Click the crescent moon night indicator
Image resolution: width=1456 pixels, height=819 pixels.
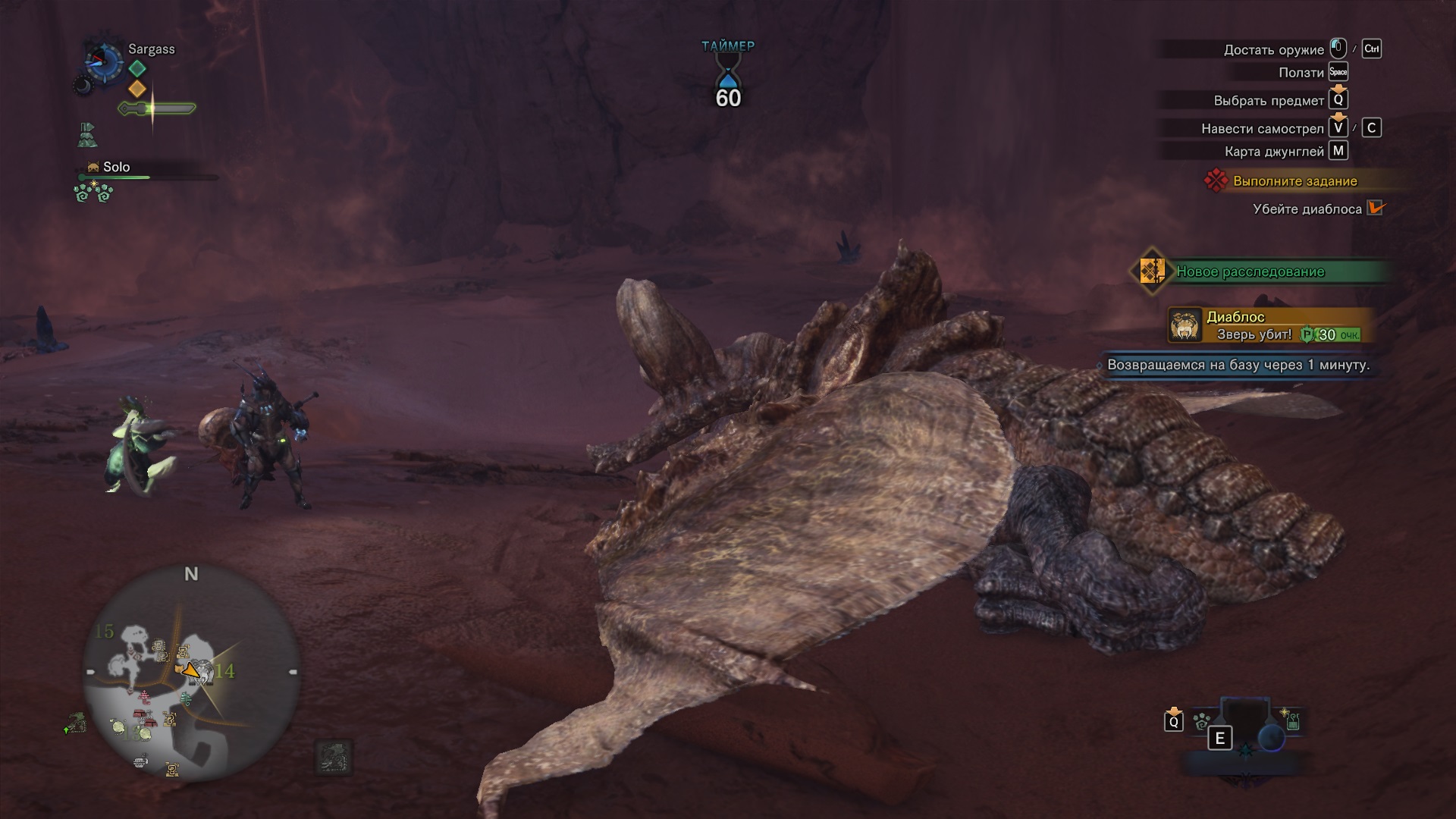click(82, 86)
